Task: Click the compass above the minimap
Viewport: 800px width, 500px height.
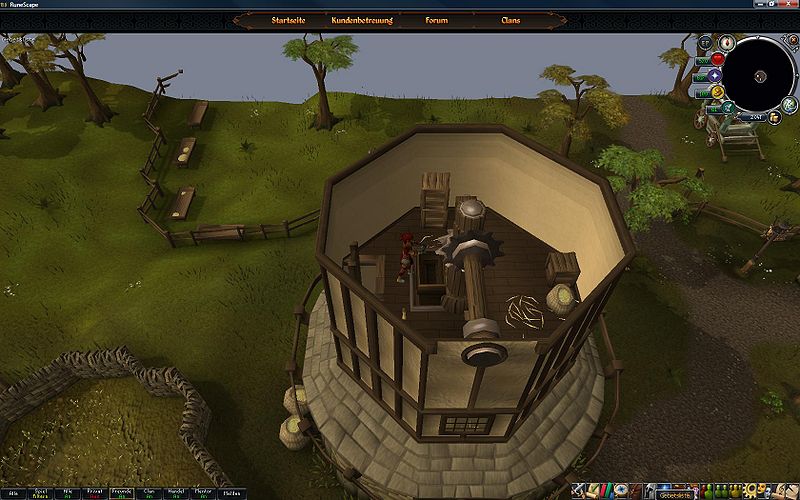Action: [727, 43]
